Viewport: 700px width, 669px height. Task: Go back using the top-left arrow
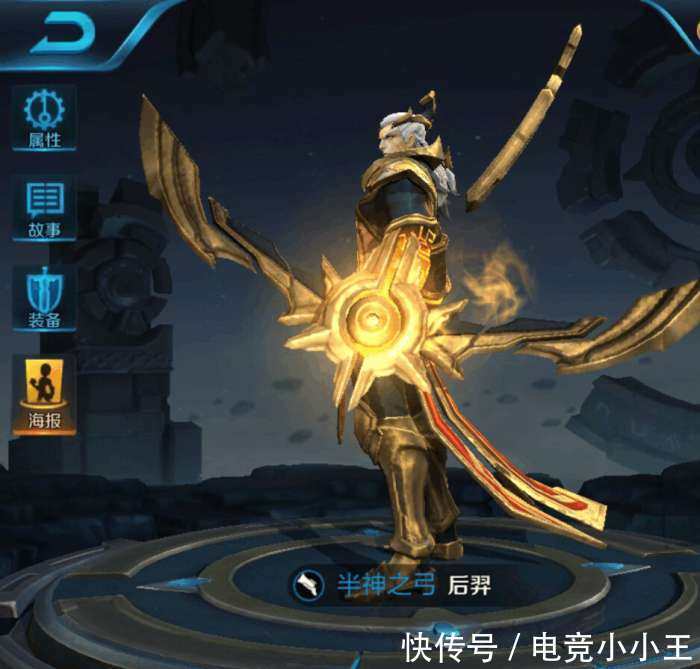point(62,35)
